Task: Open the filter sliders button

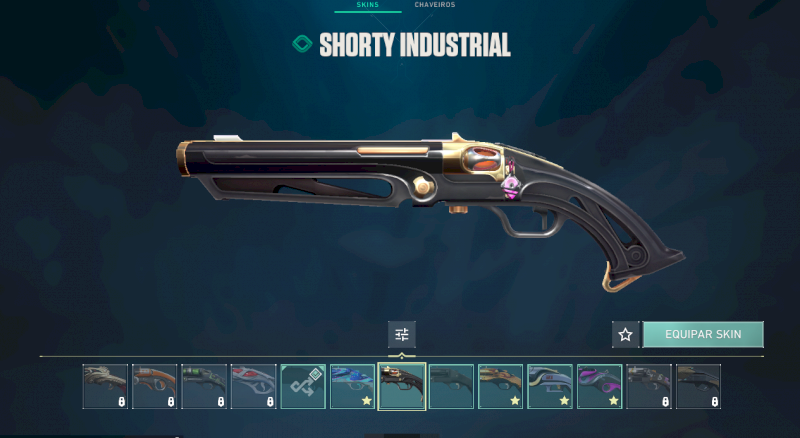Action: pos(402,334)
